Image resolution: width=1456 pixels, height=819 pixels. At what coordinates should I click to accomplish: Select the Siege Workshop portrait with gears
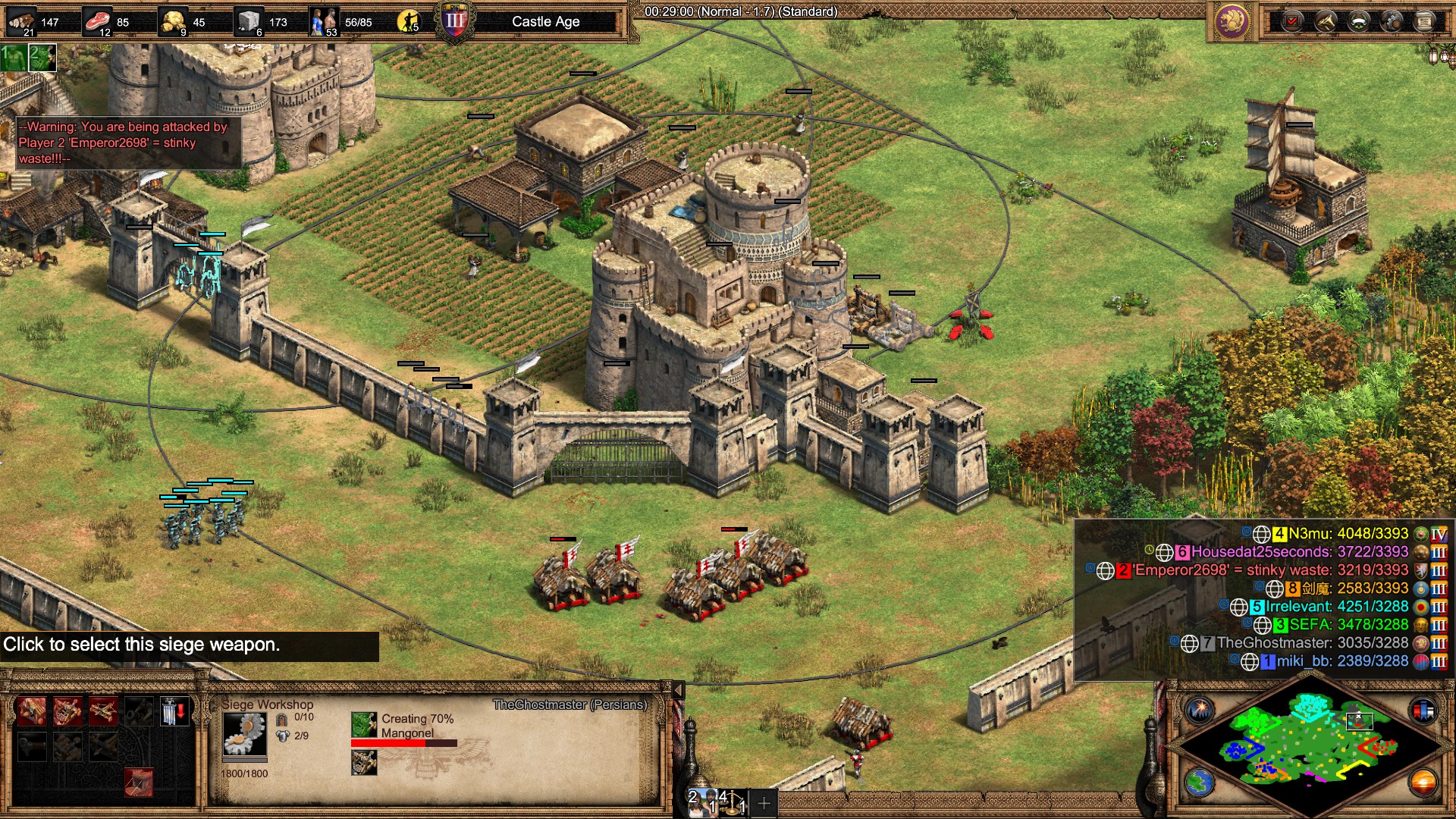(244, 734)
